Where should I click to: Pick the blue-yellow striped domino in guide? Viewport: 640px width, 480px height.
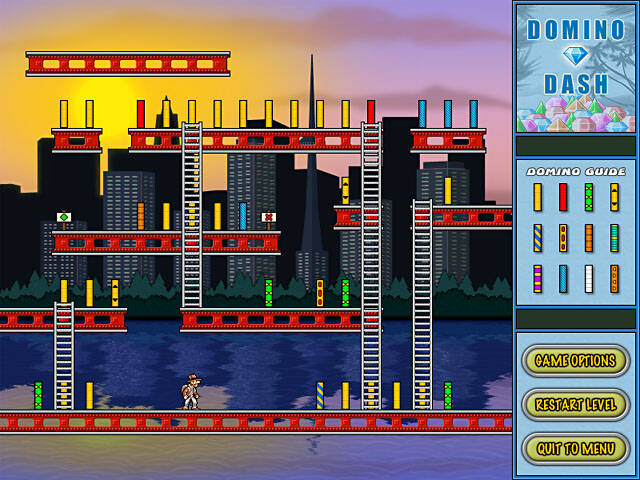(537, 238)
